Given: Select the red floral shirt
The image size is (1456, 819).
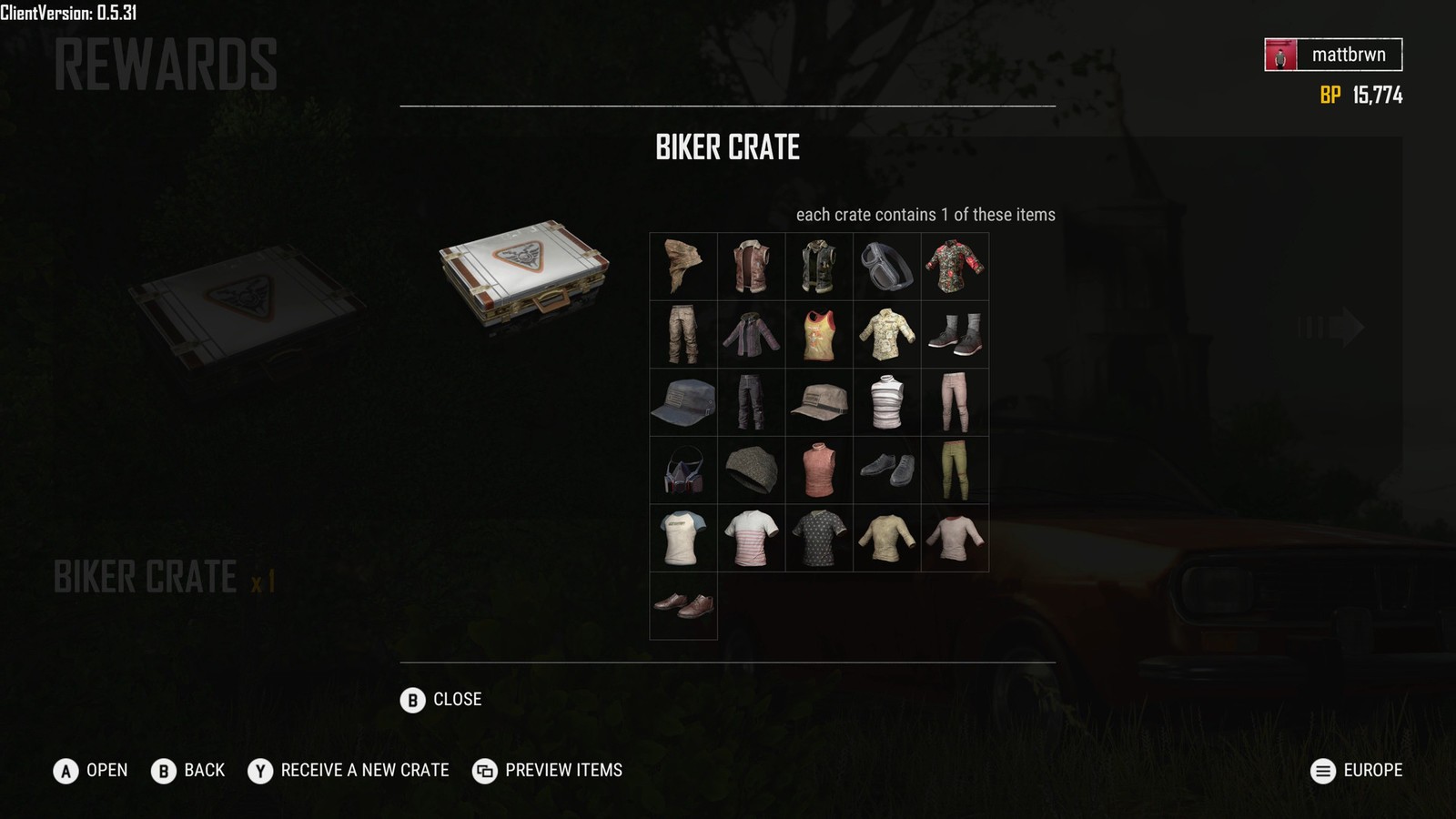Looking at the screenshot, I should pyautogui.click(x=955, y=266).
